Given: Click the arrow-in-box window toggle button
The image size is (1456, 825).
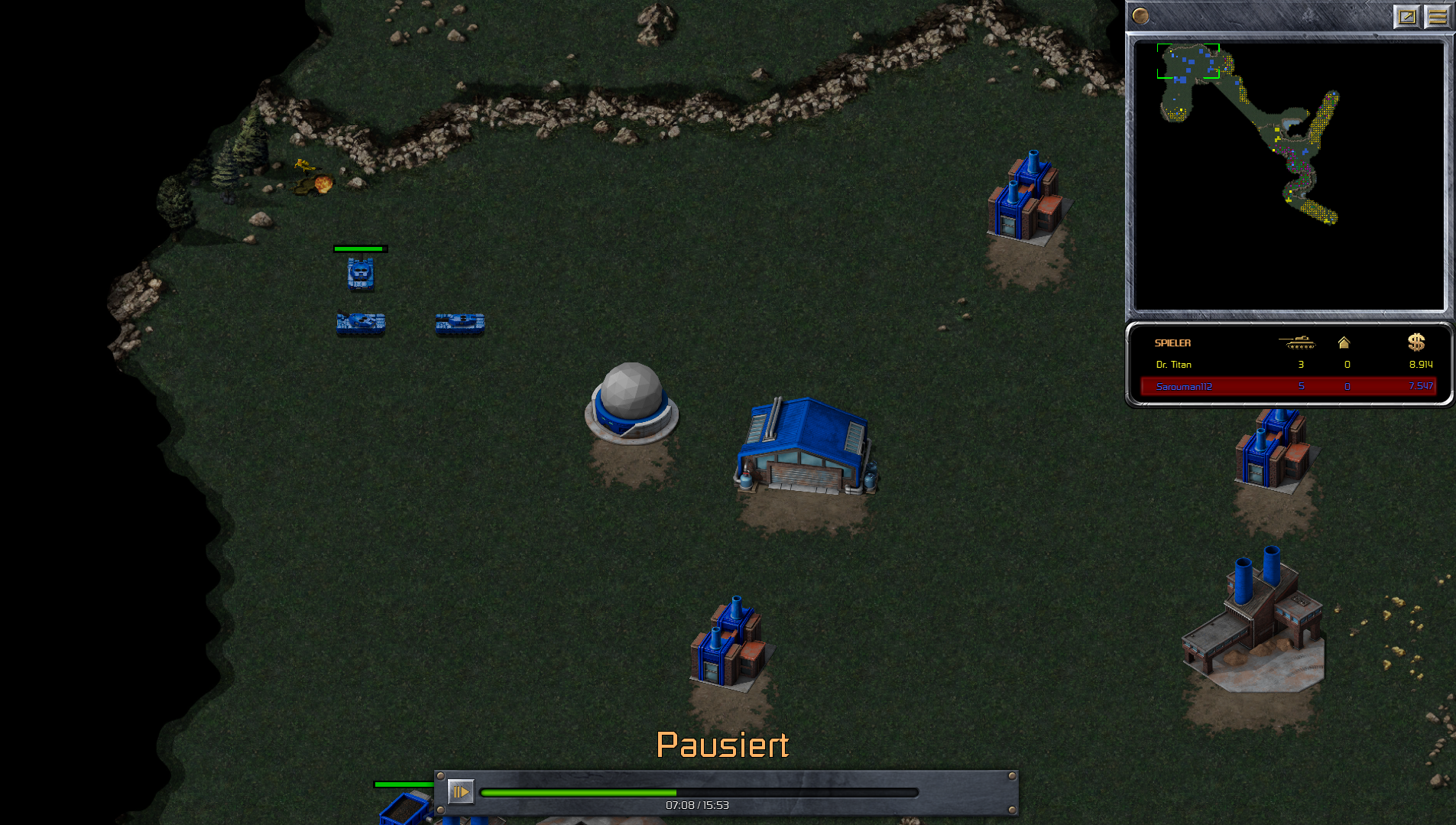Looking at the screenshot, I should [1407, 16].
